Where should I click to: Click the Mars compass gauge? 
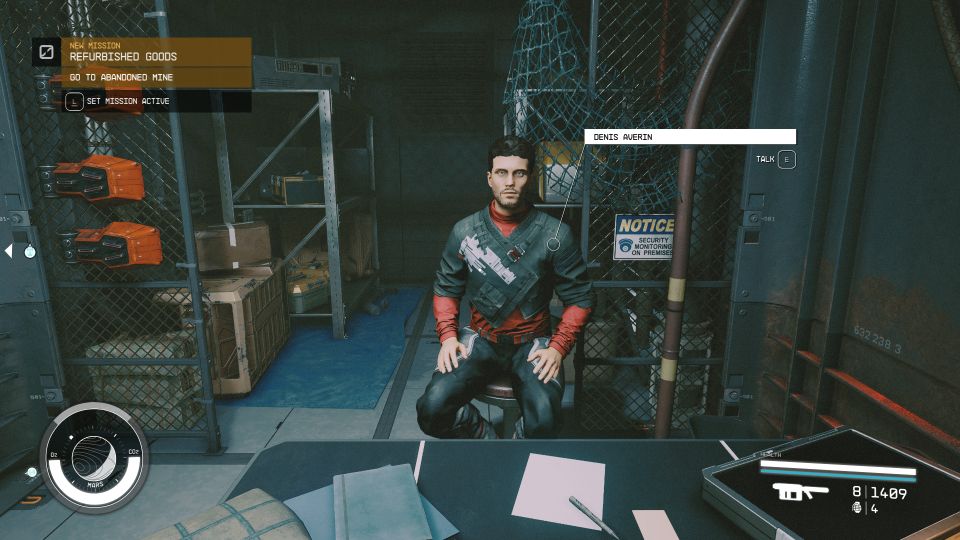pos(95,455)
